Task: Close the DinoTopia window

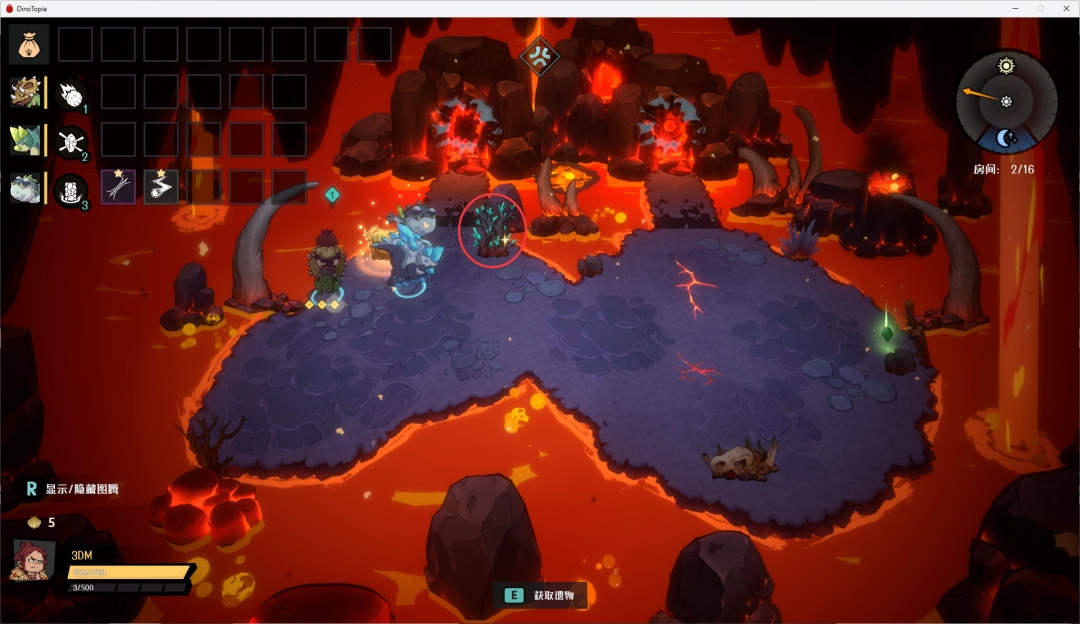Action: pos(1065,8)
